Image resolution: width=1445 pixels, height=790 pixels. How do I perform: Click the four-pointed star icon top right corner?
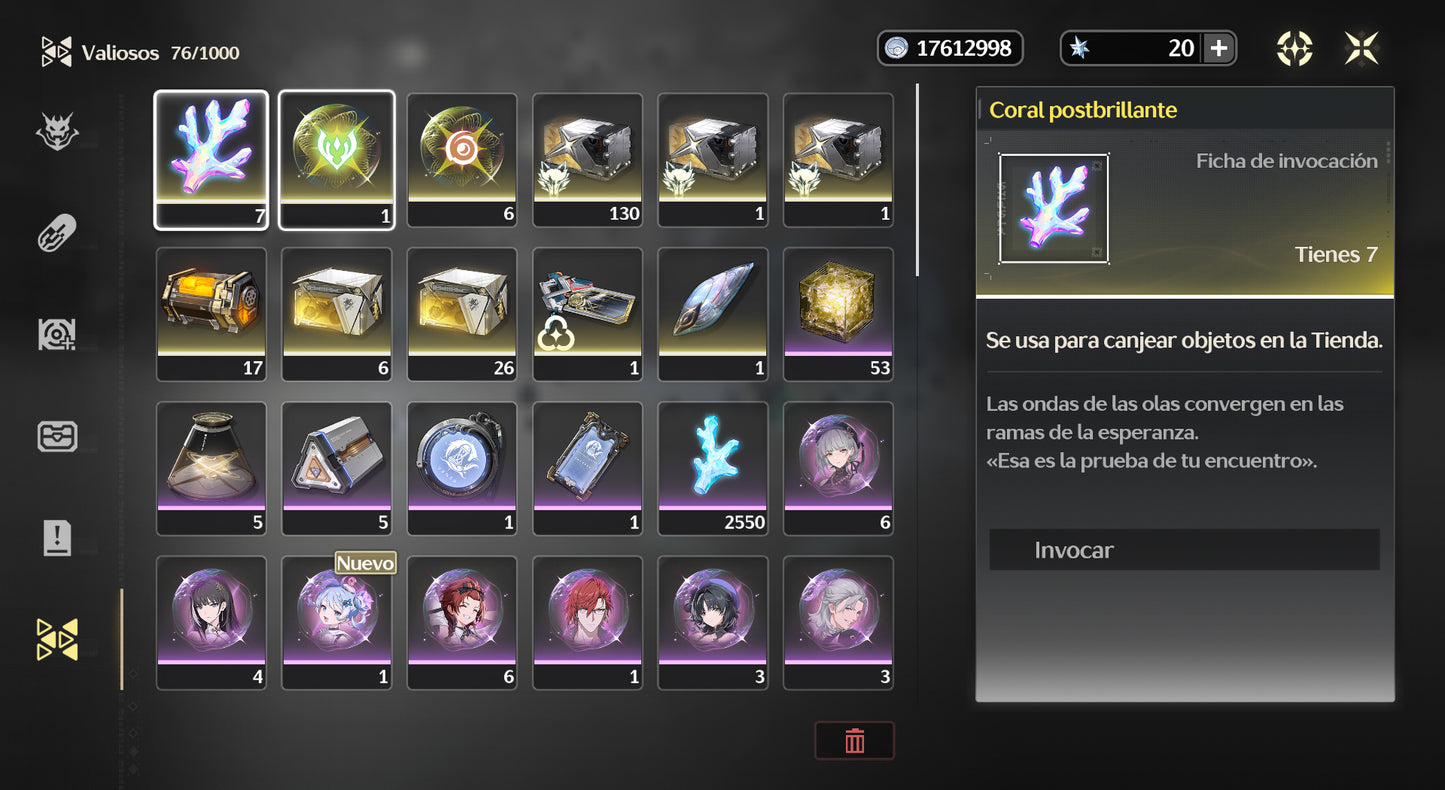point(1361,47)
